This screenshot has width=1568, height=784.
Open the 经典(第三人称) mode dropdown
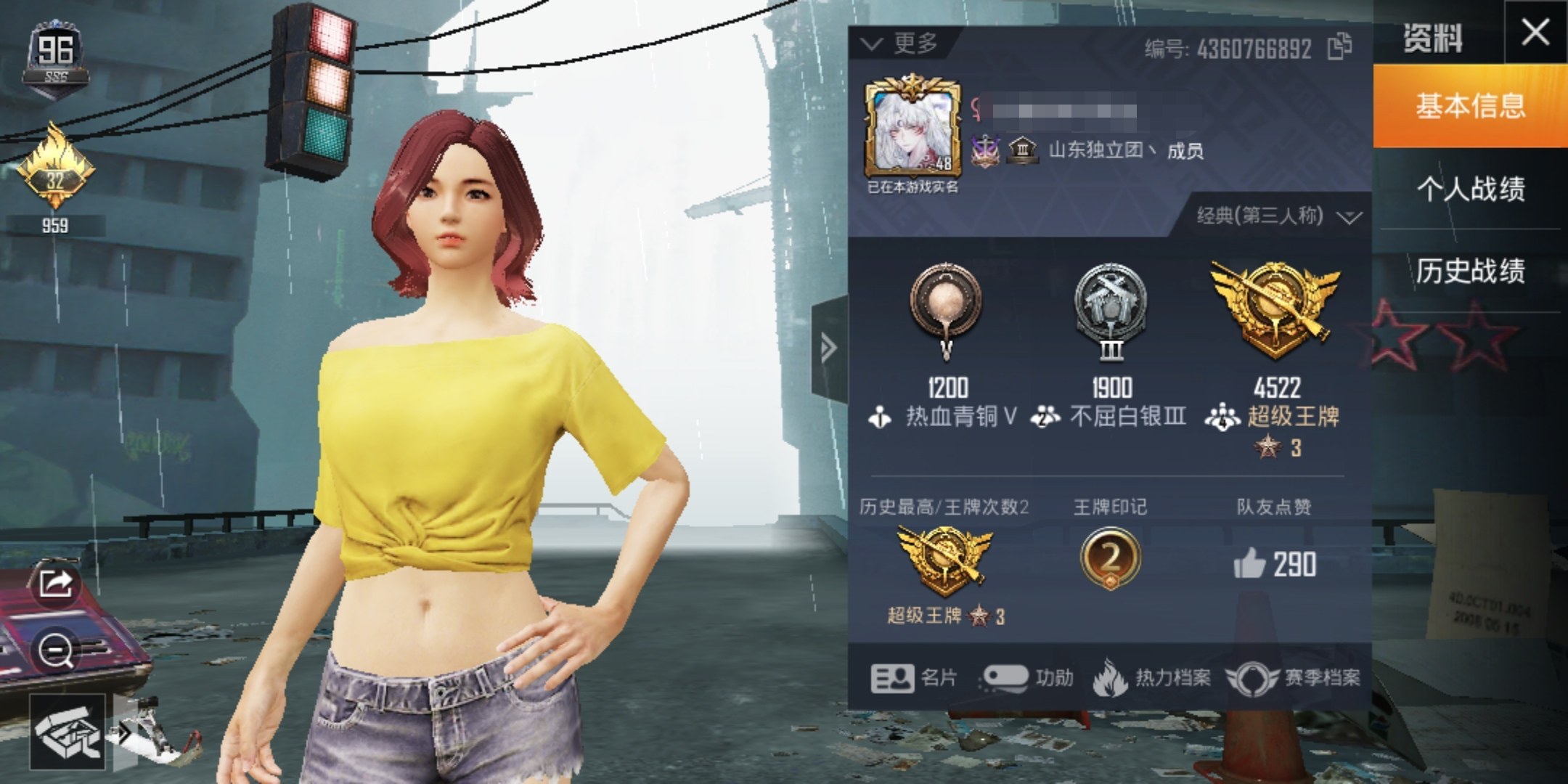click(x=1279, y=216)
